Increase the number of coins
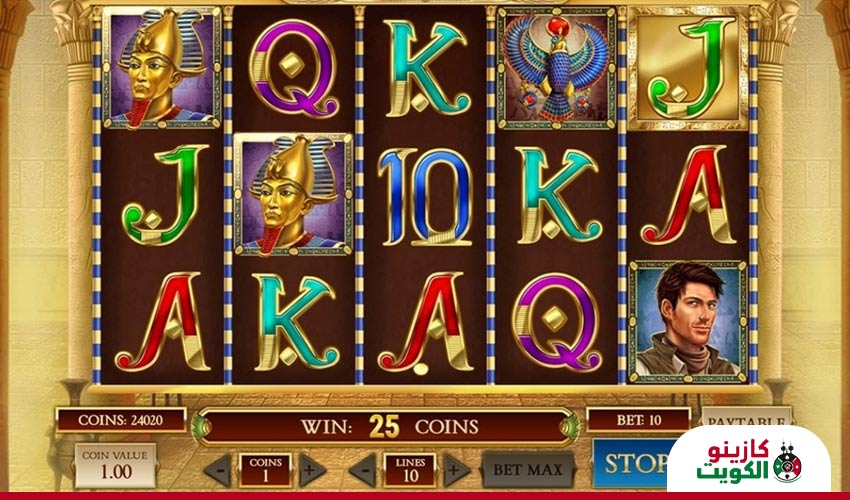850x500 pixels. pos(312,468)
